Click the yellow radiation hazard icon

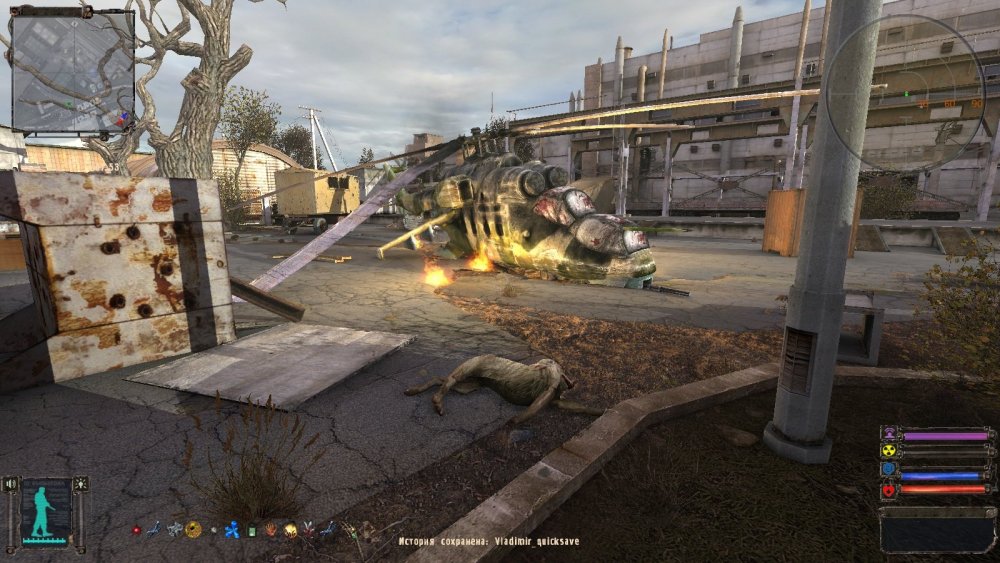(888, 452)
